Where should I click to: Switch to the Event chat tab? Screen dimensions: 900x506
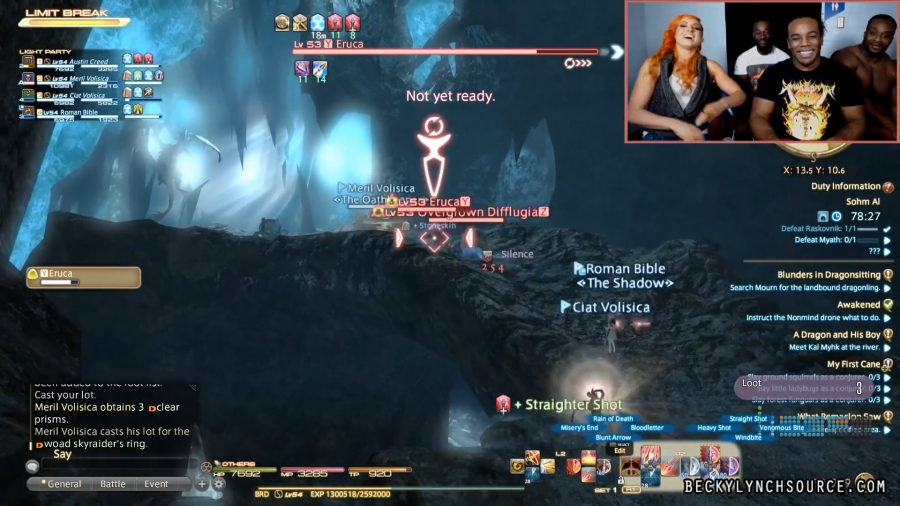point(156,484)
